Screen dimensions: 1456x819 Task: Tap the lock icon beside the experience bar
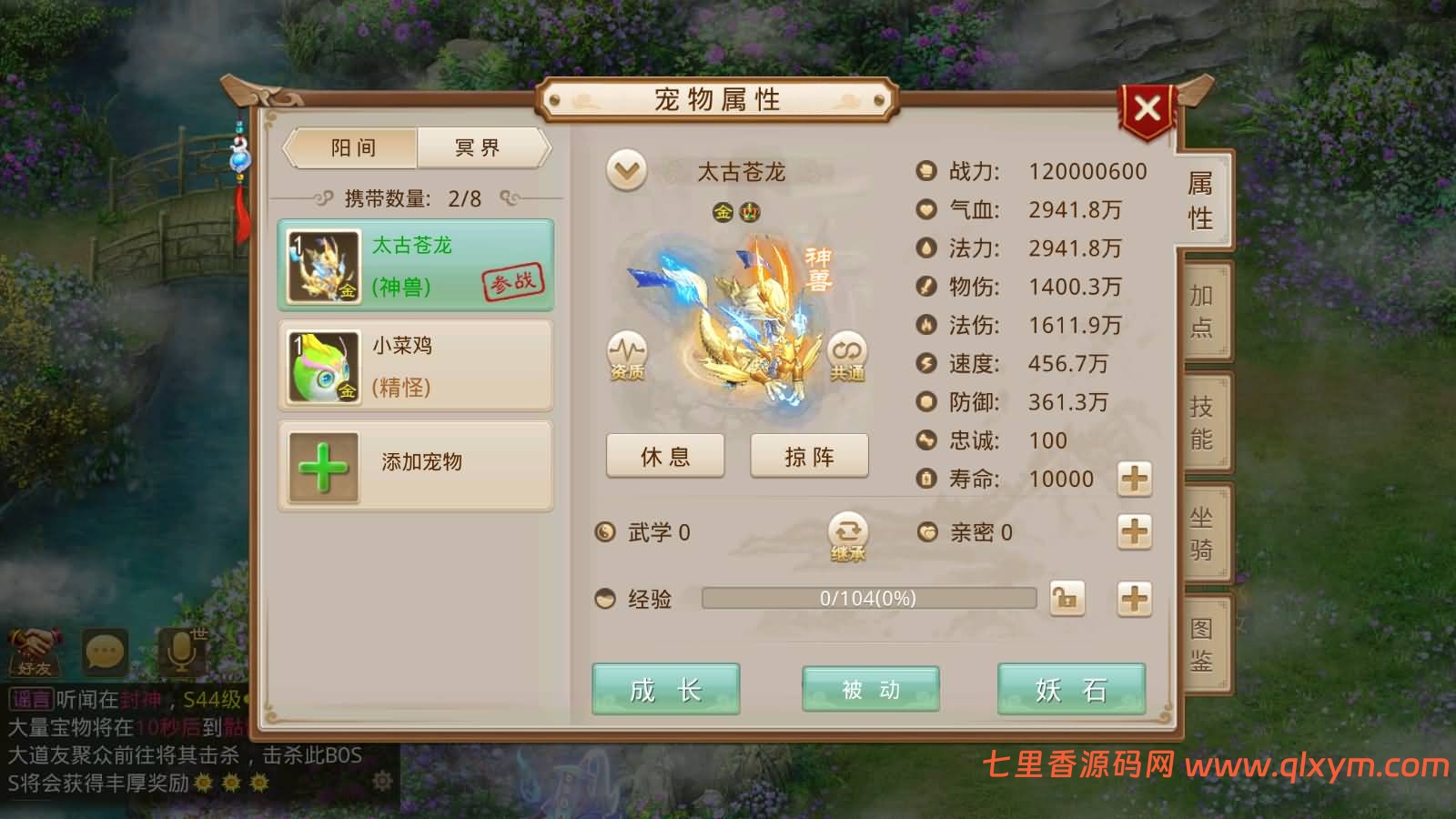pos(1066,599)
